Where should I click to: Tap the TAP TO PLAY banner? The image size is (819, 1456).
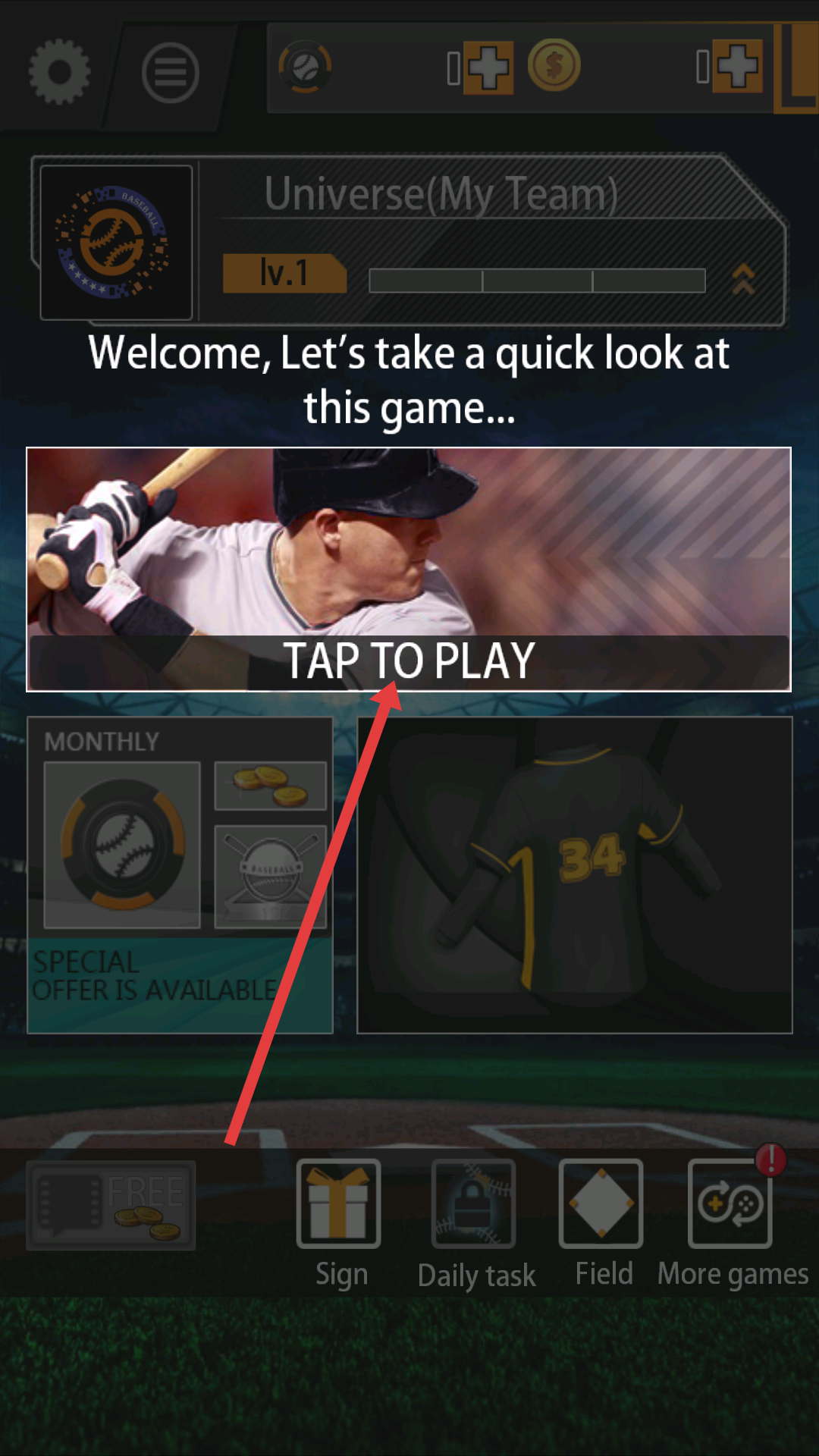tap(409, 570)
